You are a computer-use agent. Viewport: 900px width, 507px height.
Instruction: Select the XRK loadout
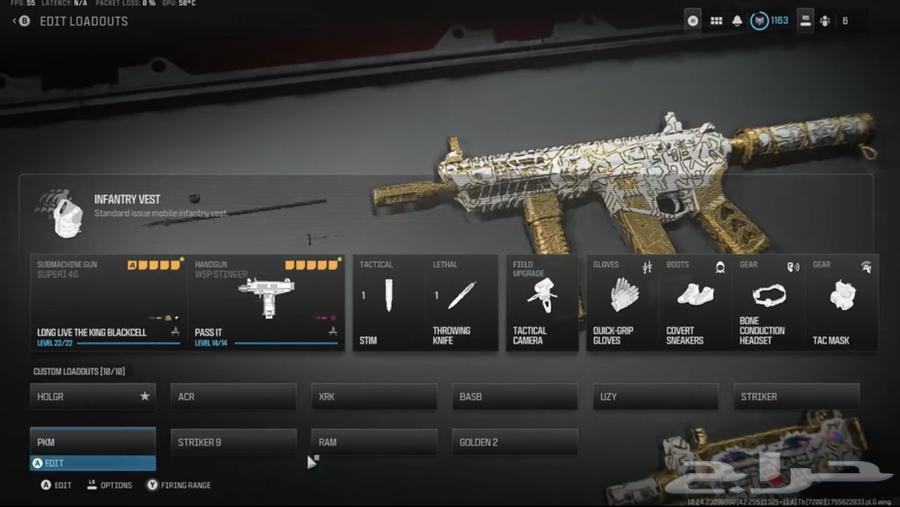[x=374, y=397]
